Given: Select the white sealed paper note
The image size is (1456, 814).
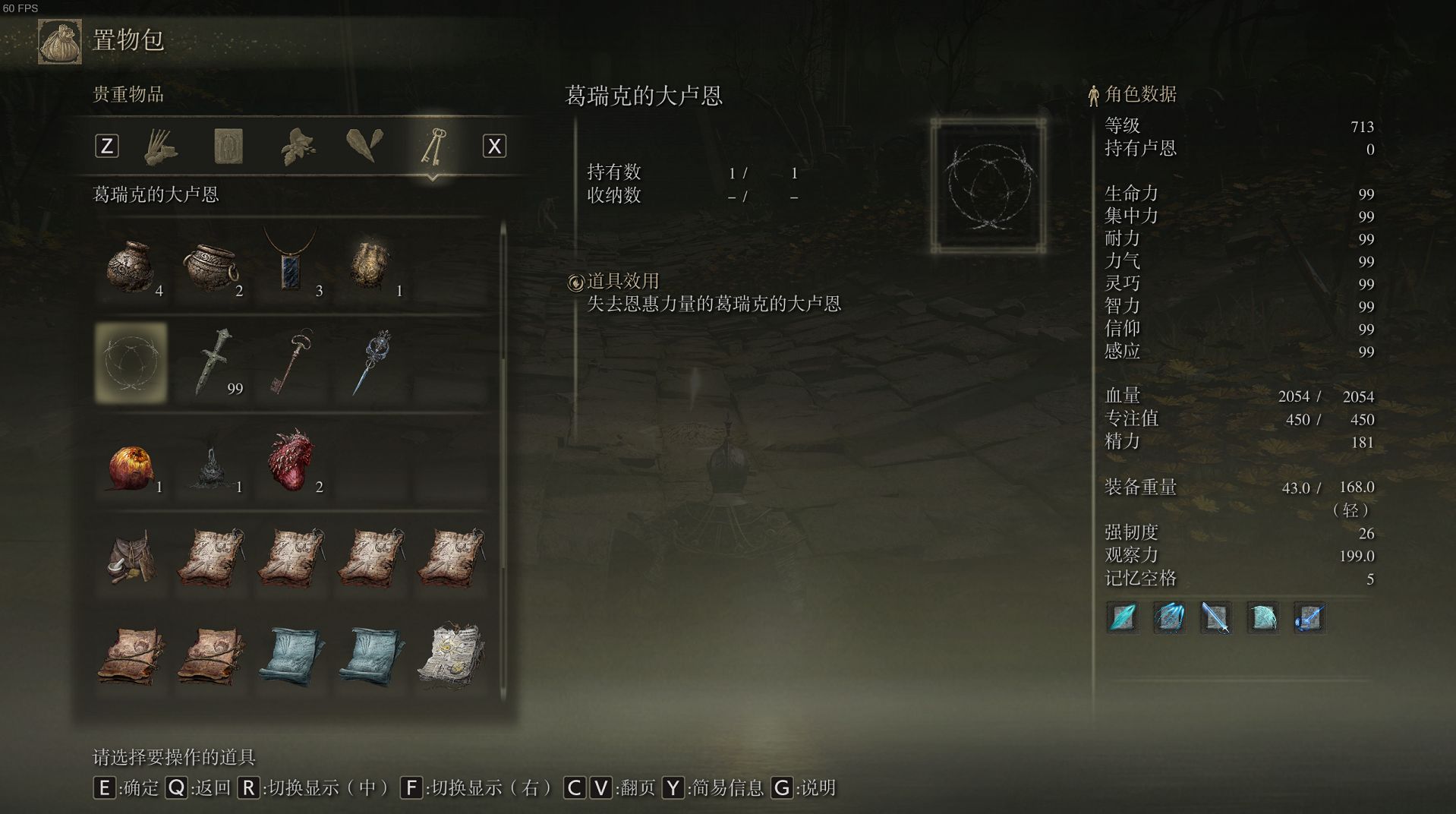Looking at the screenshot, I should point(452,655).
